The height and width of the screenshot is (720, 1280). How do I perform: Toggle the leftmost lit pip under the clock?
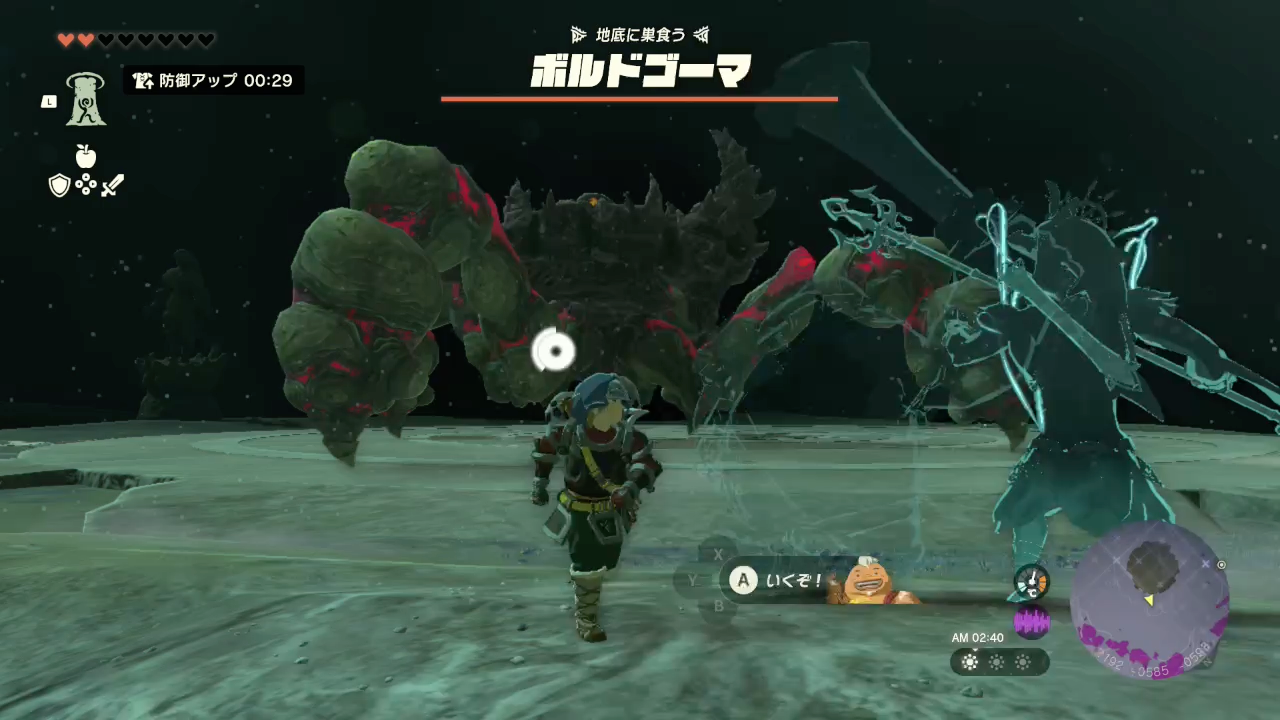970,662
